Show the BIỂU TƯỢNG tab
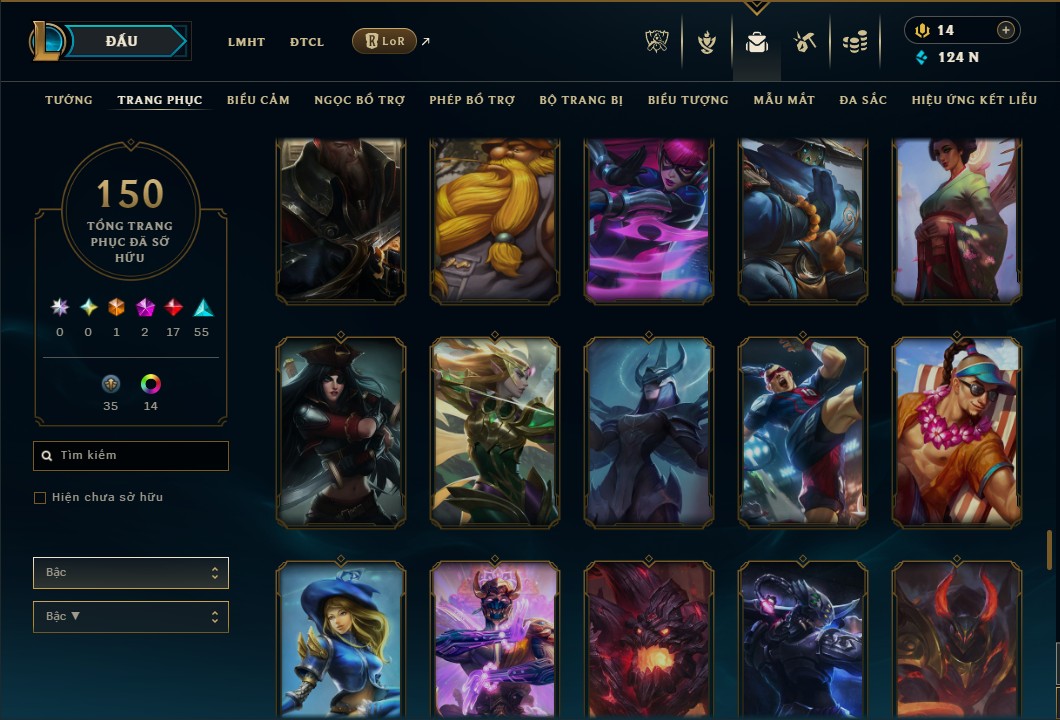The width and height of the screenshot is (1060, 720). [688, 100]
